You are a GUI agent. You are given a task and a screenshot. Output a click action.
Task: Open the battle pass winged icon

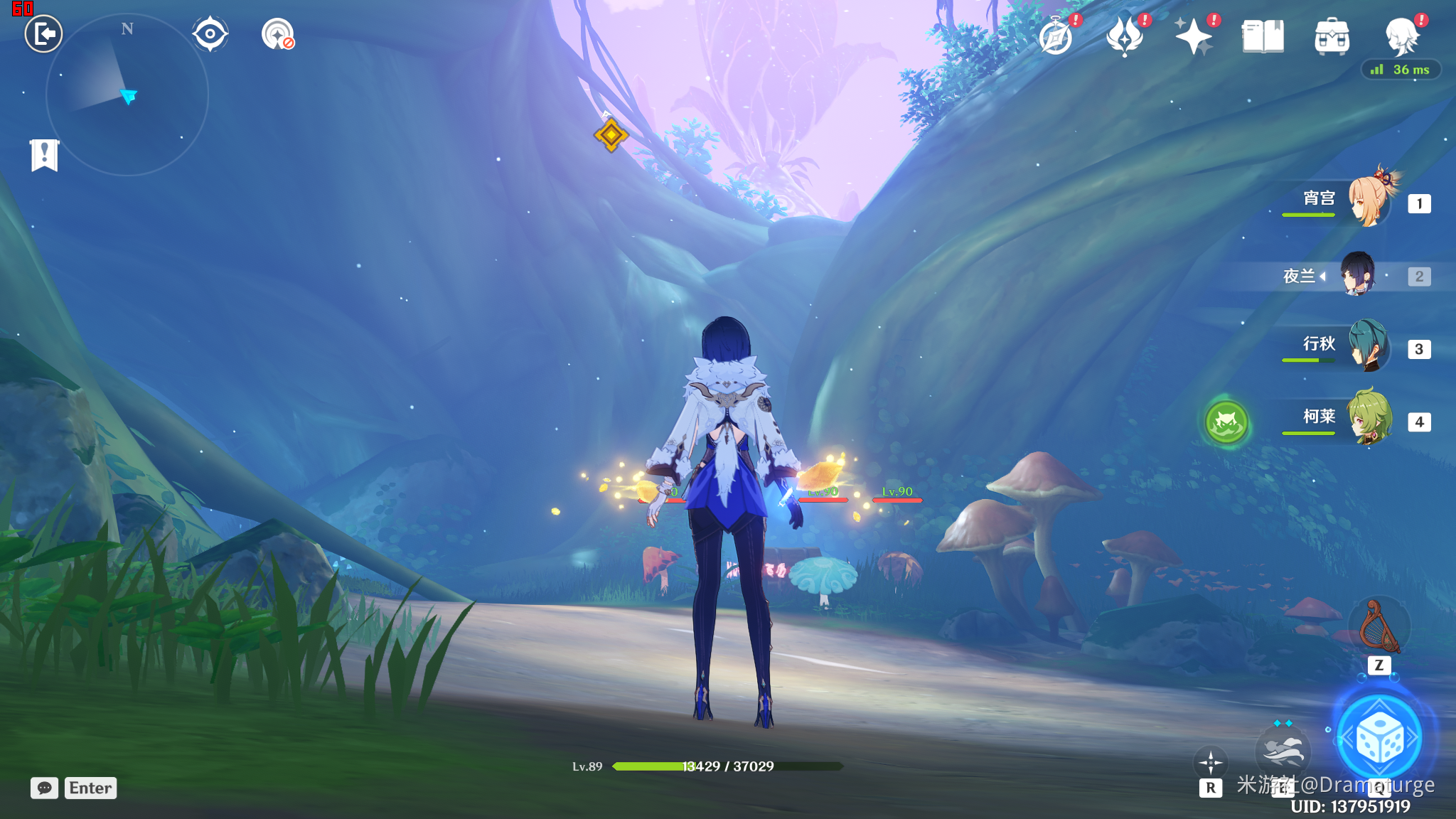tap(1125, 37)
